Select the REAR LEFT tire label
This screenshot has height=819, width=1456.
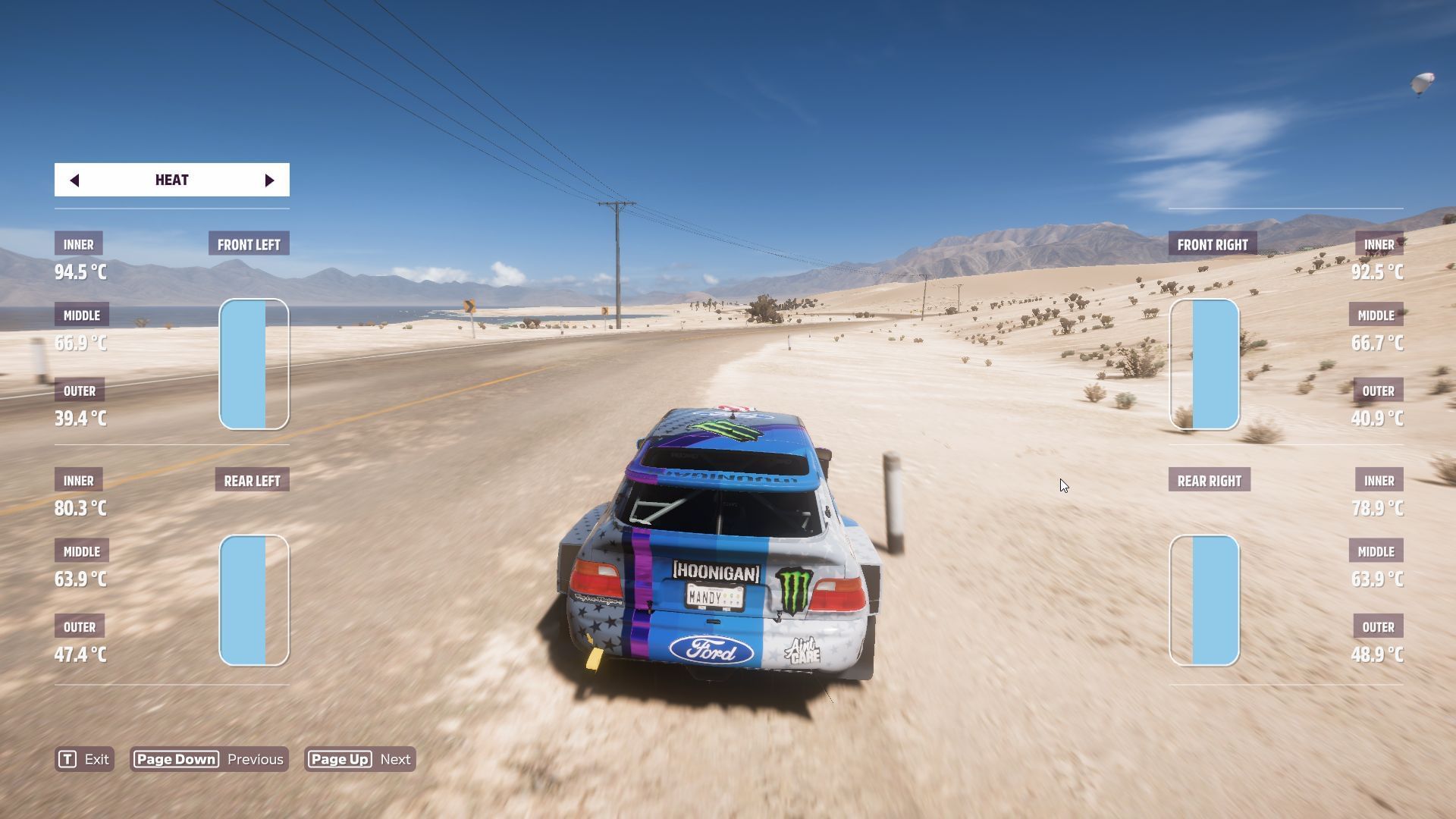click(252, 480)
